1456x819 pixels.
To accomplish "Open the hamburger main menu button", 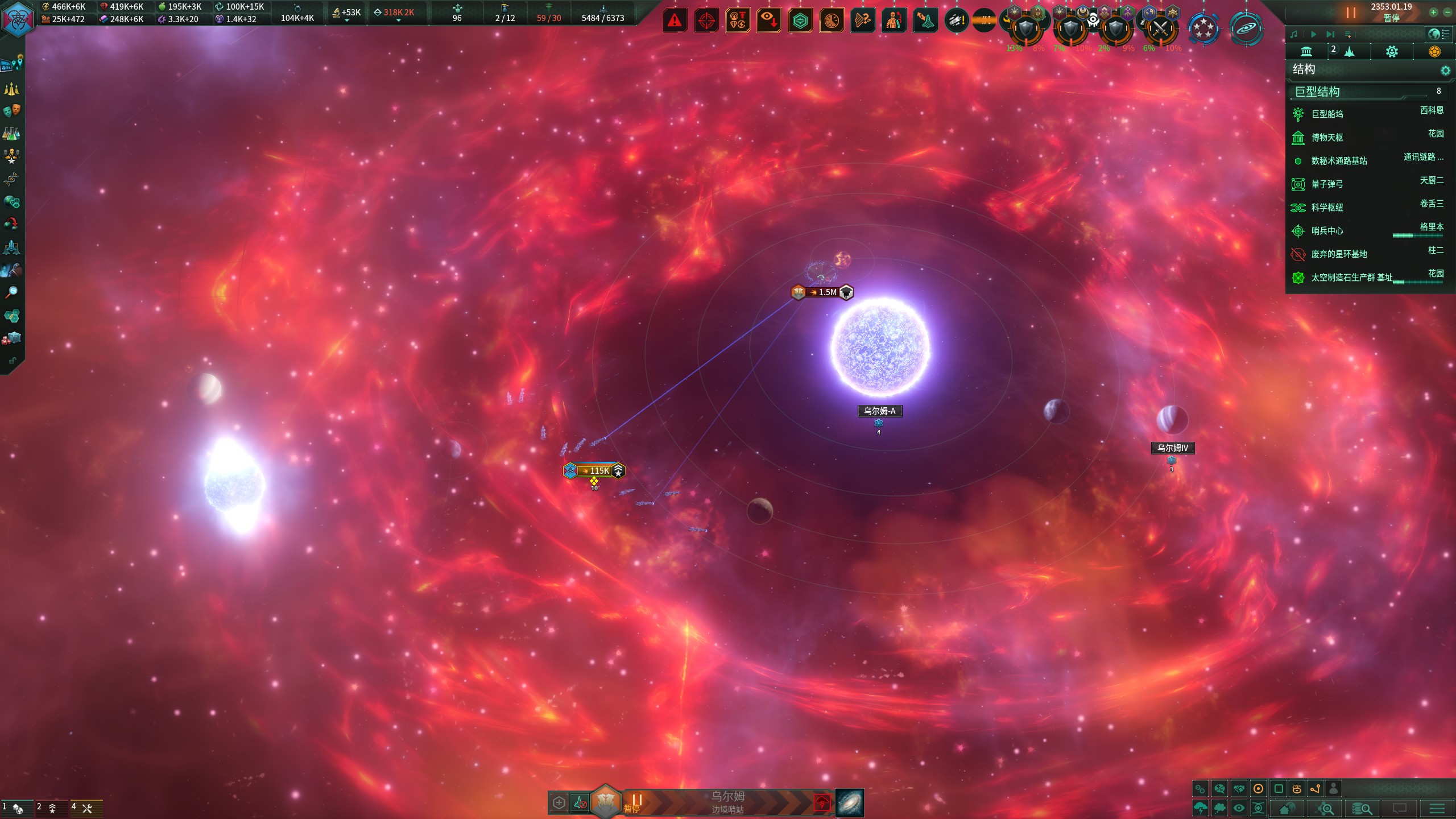I will coord(1437,808).
